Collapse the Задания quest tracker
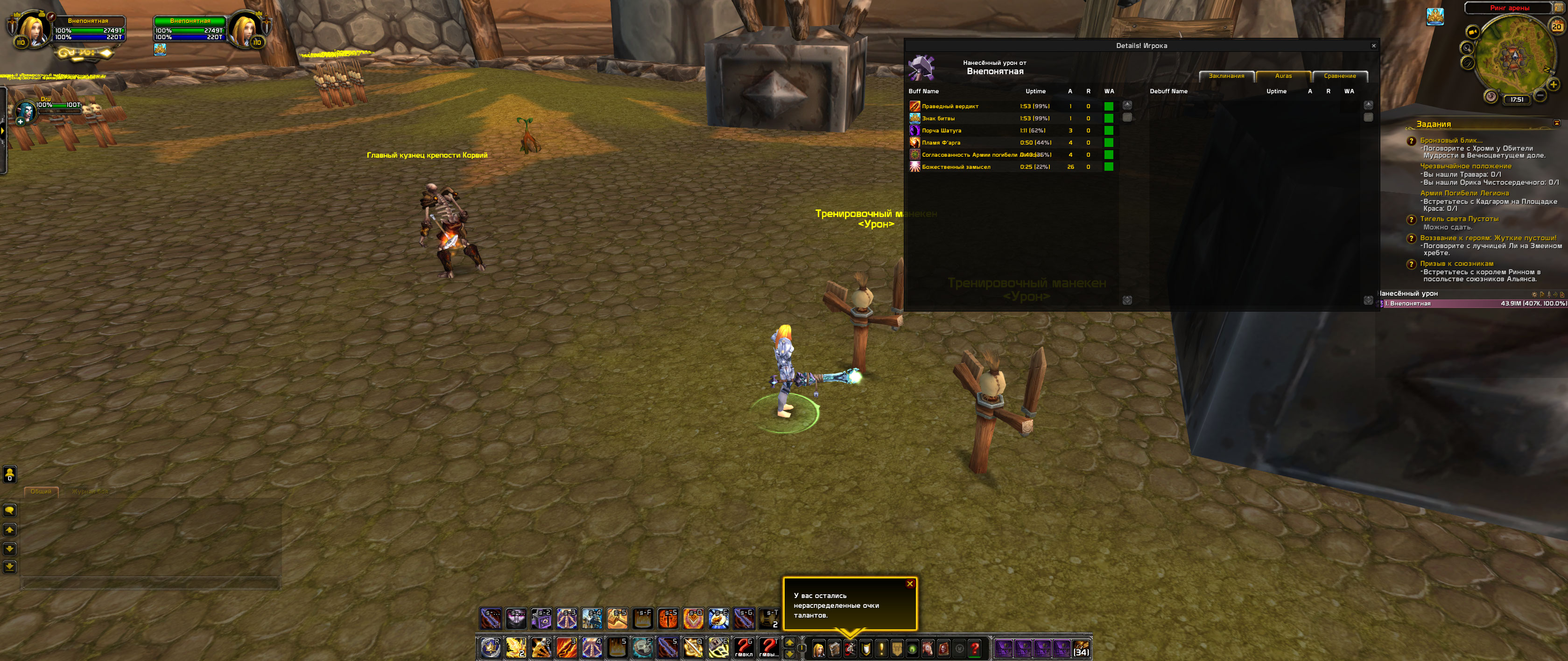The width and height of the screenshot is (1568, 661). pos(1556,124)
